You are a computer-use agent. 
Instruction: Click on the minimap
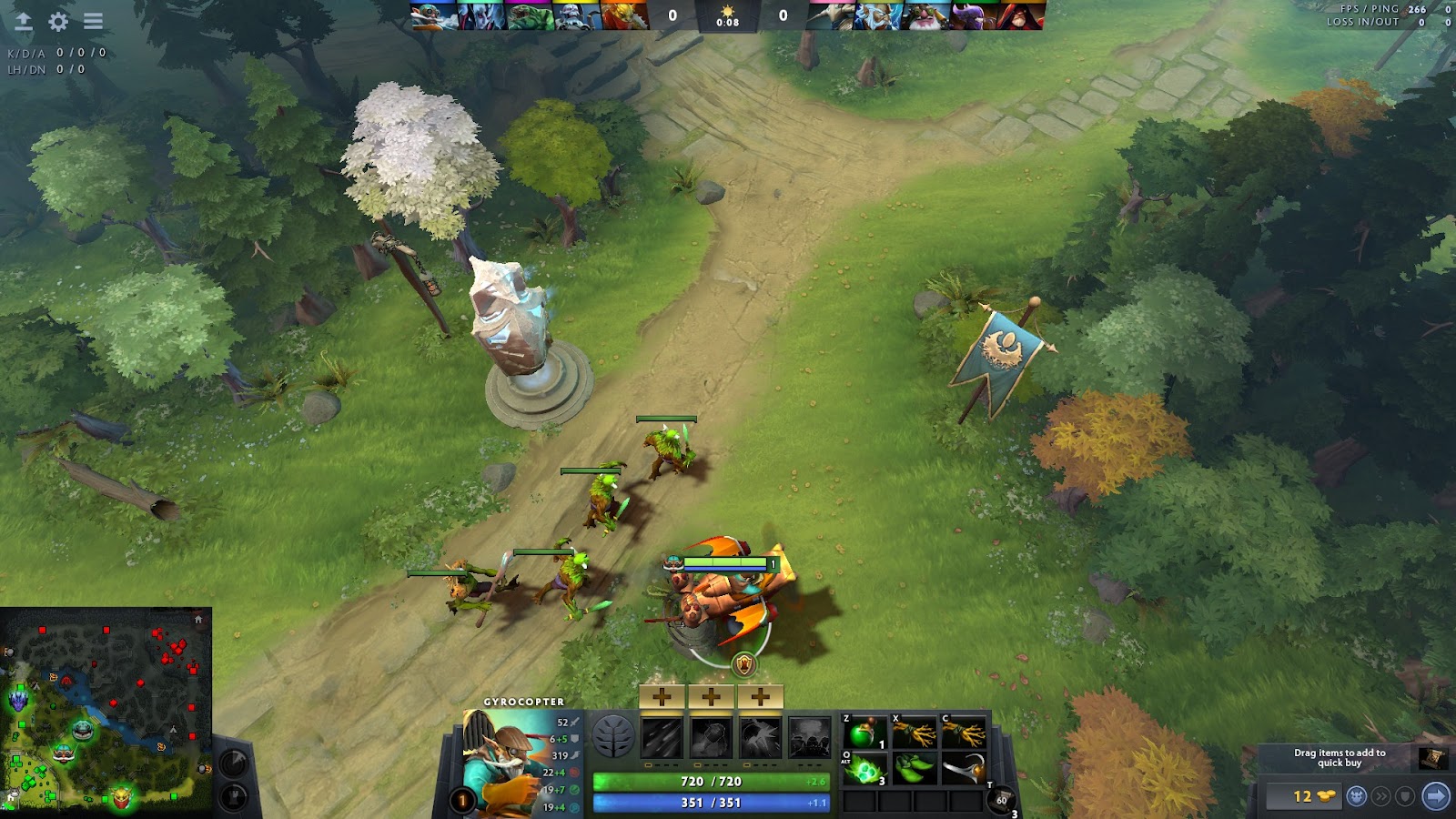point(106,710)
